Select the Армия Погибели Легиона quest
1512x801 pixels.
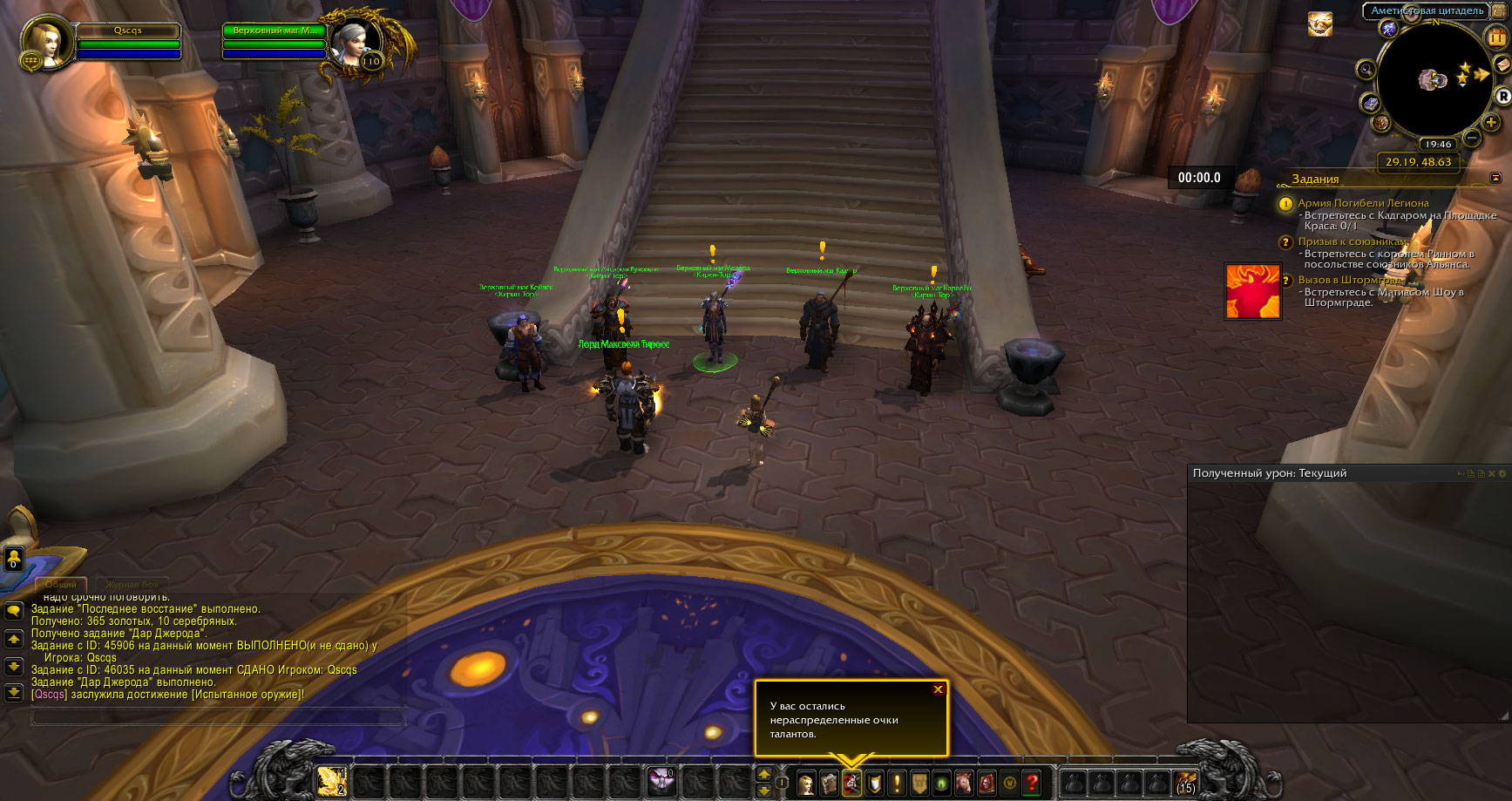pos(1363,203)
